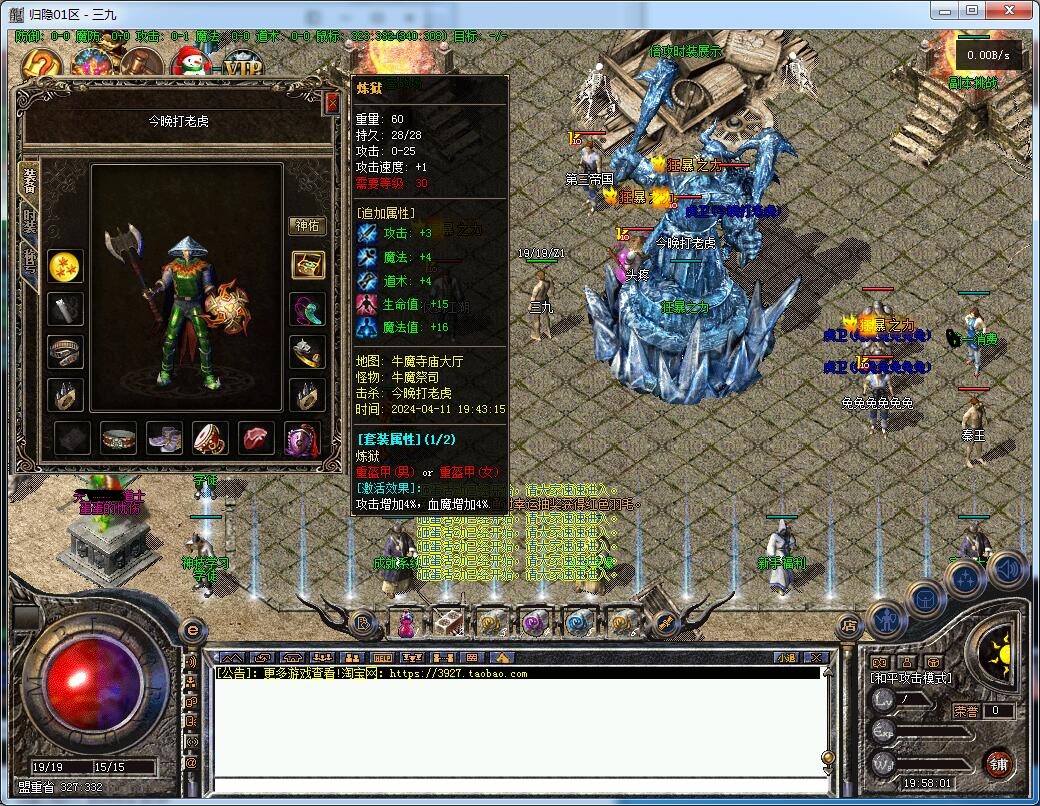This screenshot has width=1040, height=806.
Task: Choose the pink gem equipment slot
Action: pos(257,437)
